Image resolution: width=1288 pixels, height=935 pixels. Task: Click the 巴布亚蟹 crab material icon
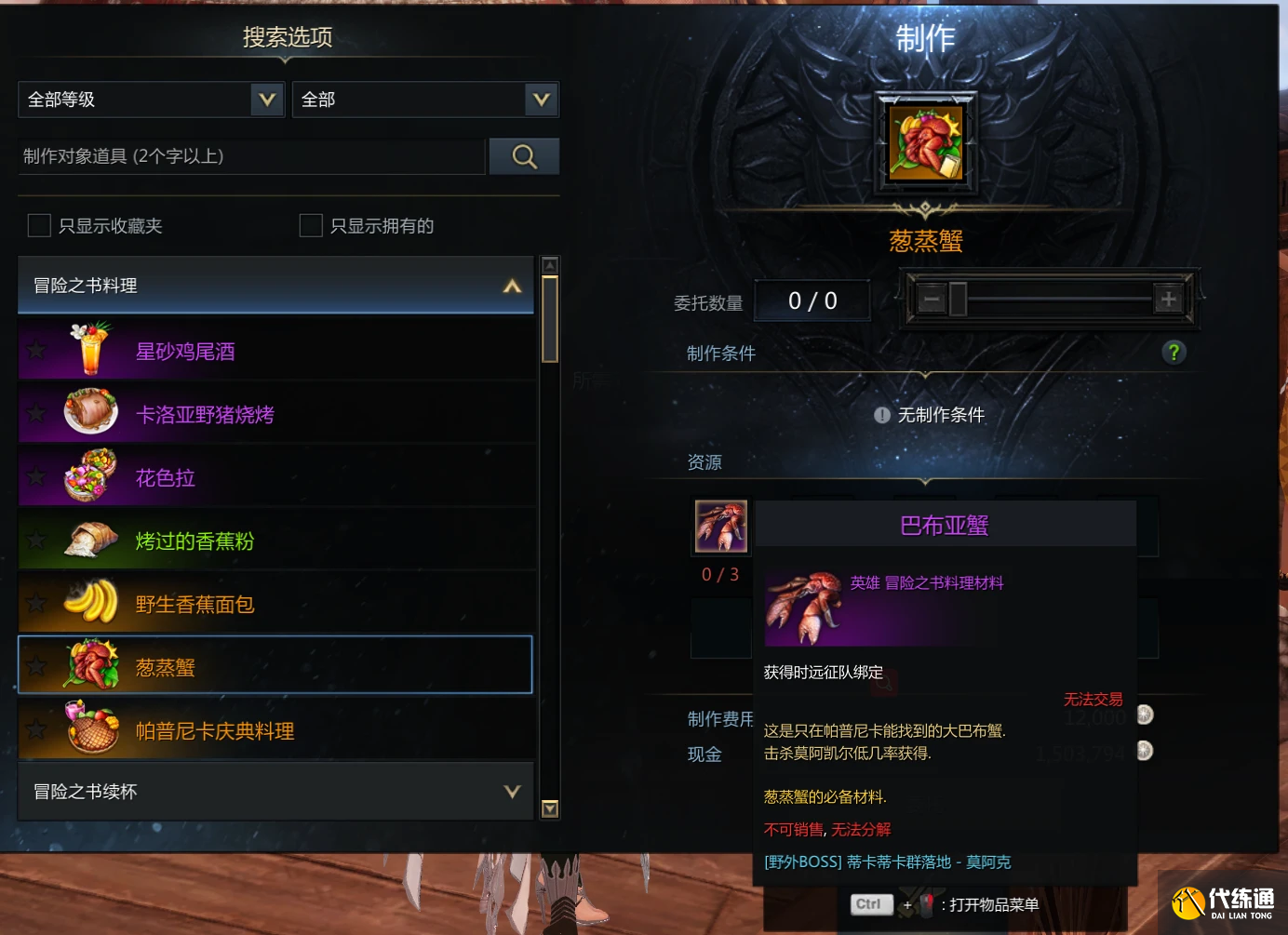pyautogui.click(x=719, y=526)
